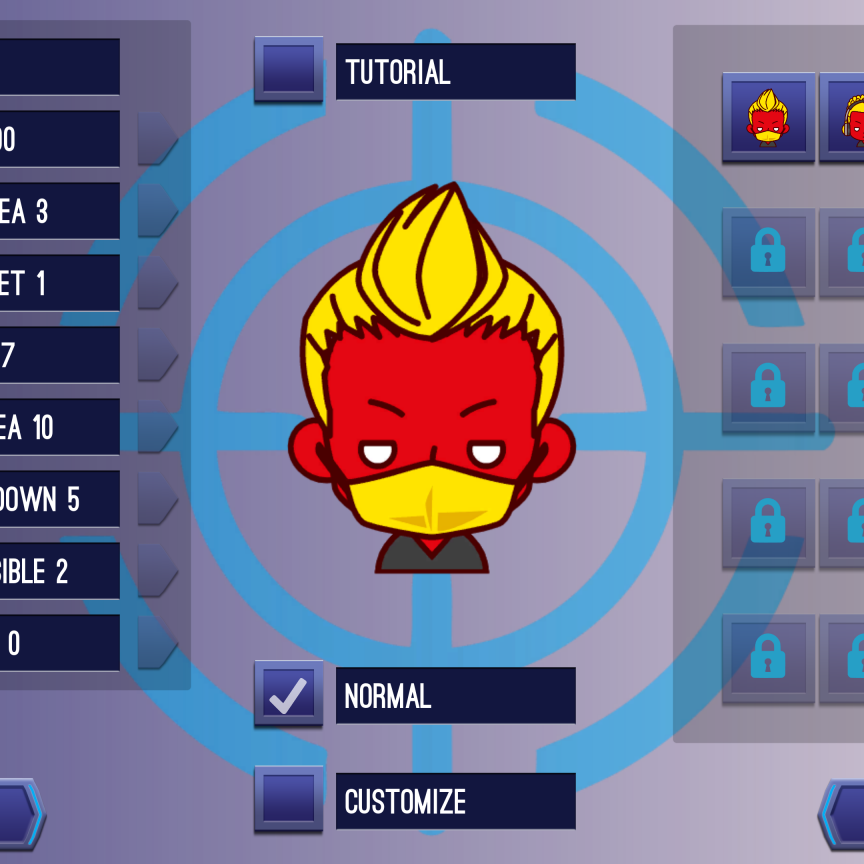Screen dimensions: 864x864
Task: Select the Tutorial label bar
Action: [x=455, y=72]
